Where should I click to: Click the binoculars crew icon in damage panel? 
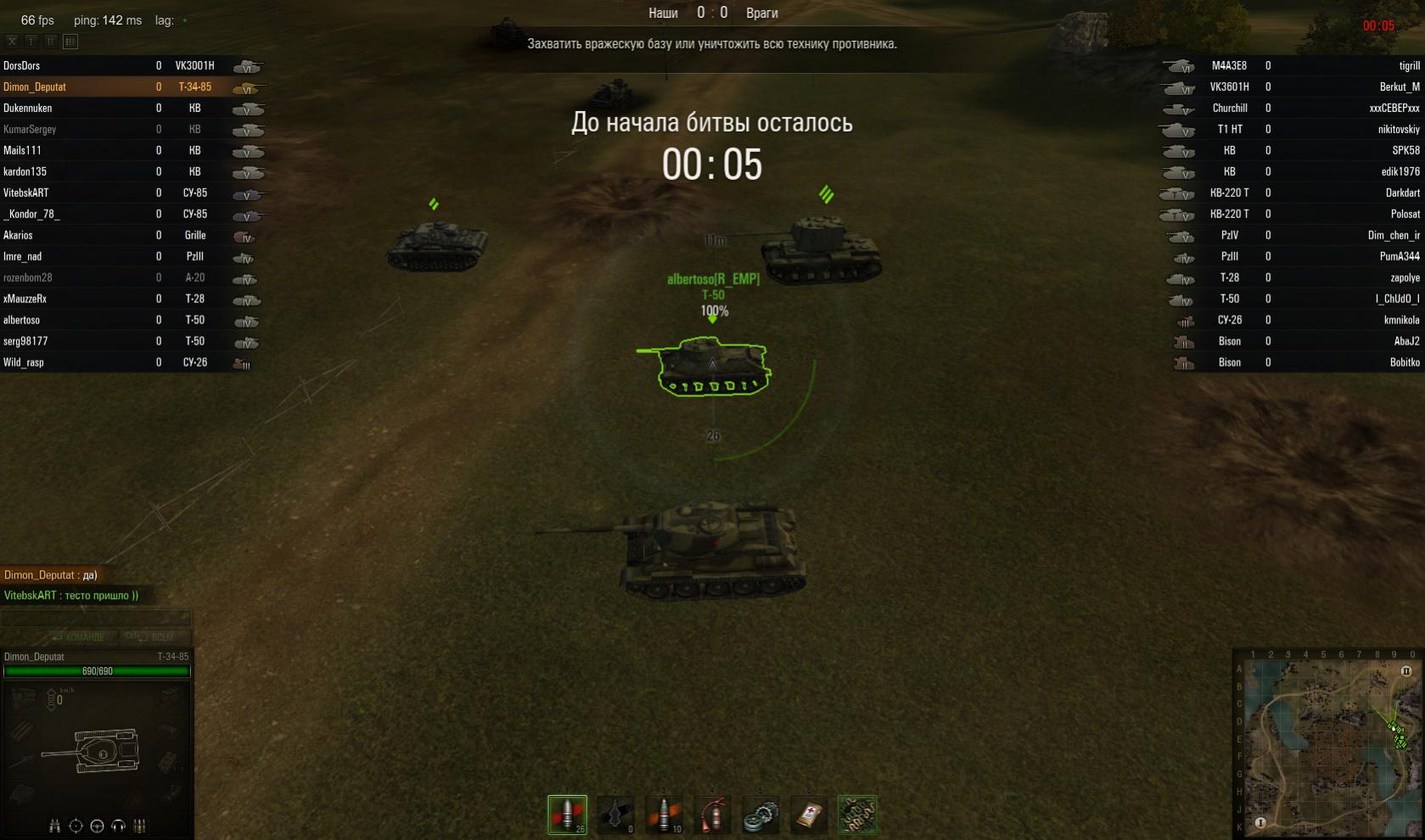[55, 826]
